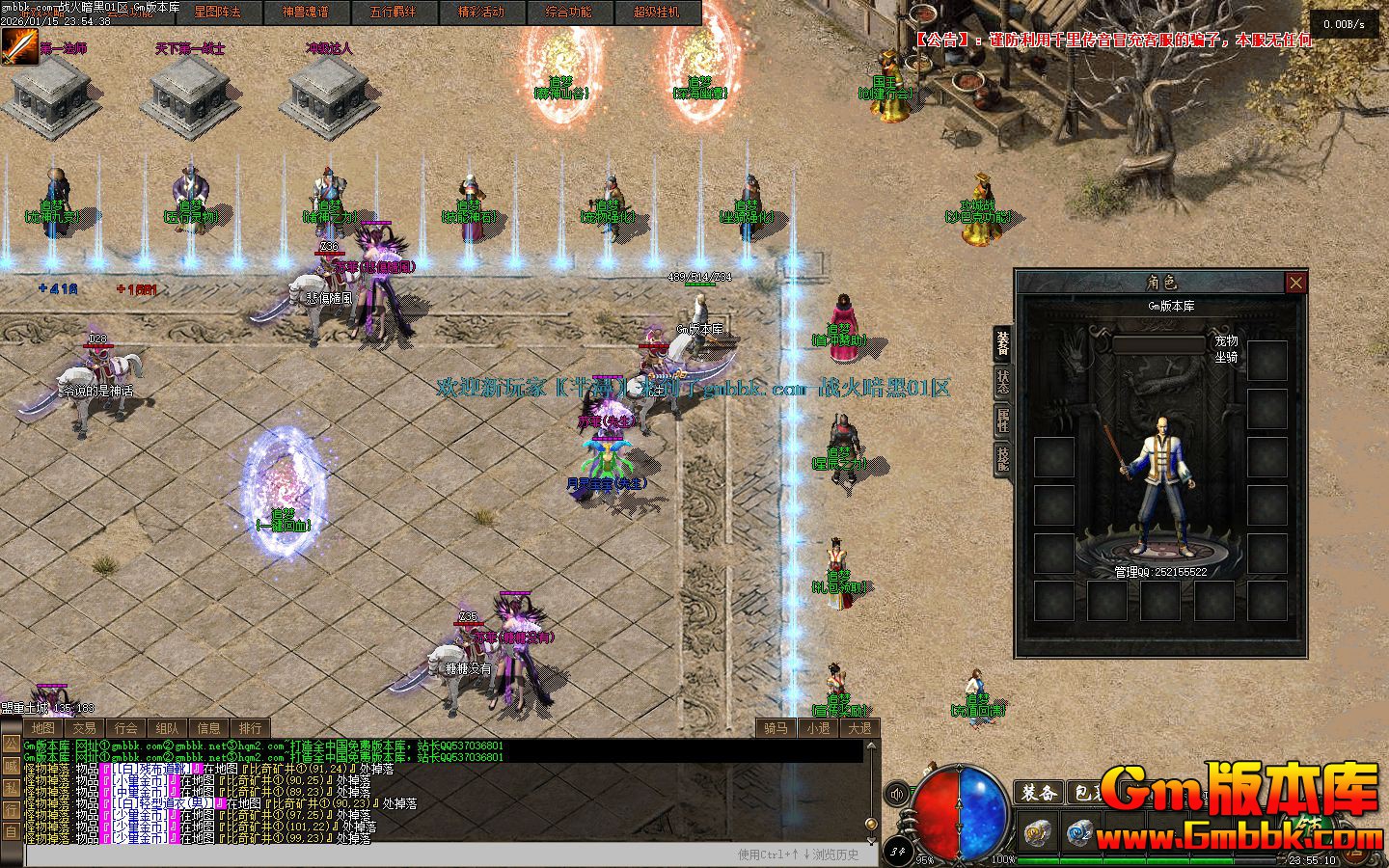Open the 精彩活动 events menu
The height and width of the screenshot is (868, 1389).
481,13
